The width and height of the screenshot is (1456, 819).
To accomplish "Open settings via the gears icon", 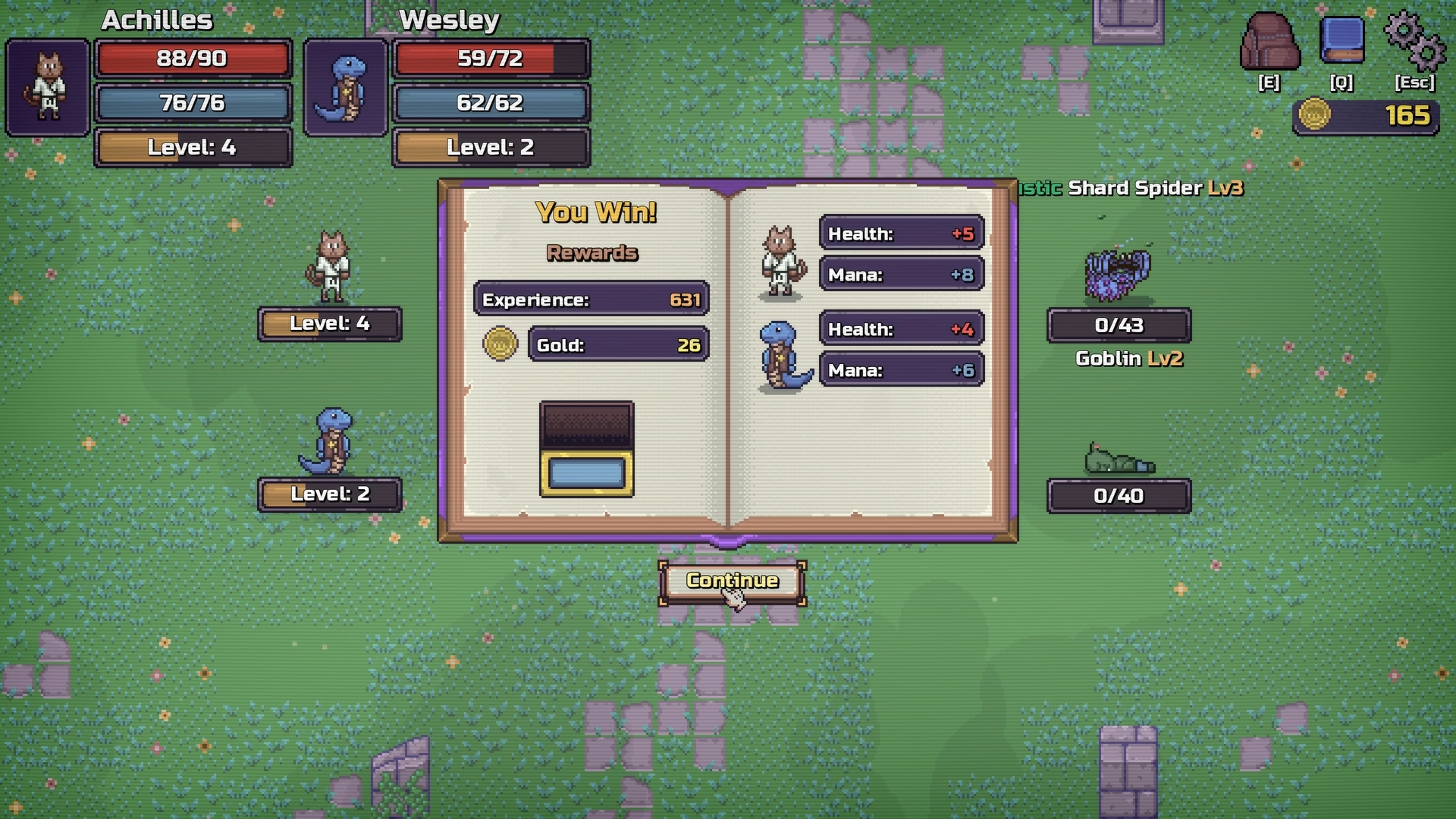I will pyautogui.click(x=1414, y=41).
